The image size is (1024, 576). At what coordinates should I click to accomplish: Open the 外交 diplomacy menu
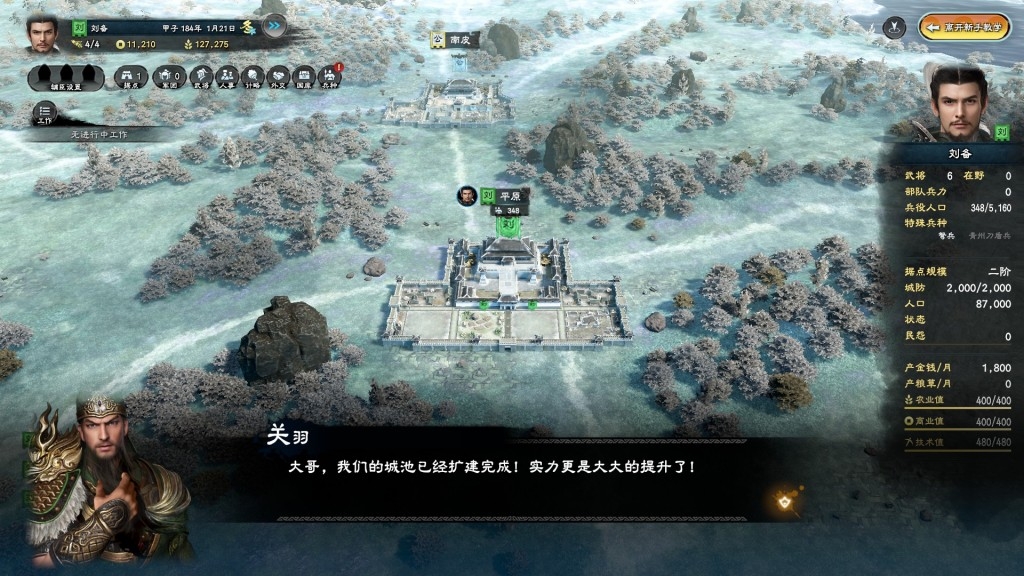279,77
